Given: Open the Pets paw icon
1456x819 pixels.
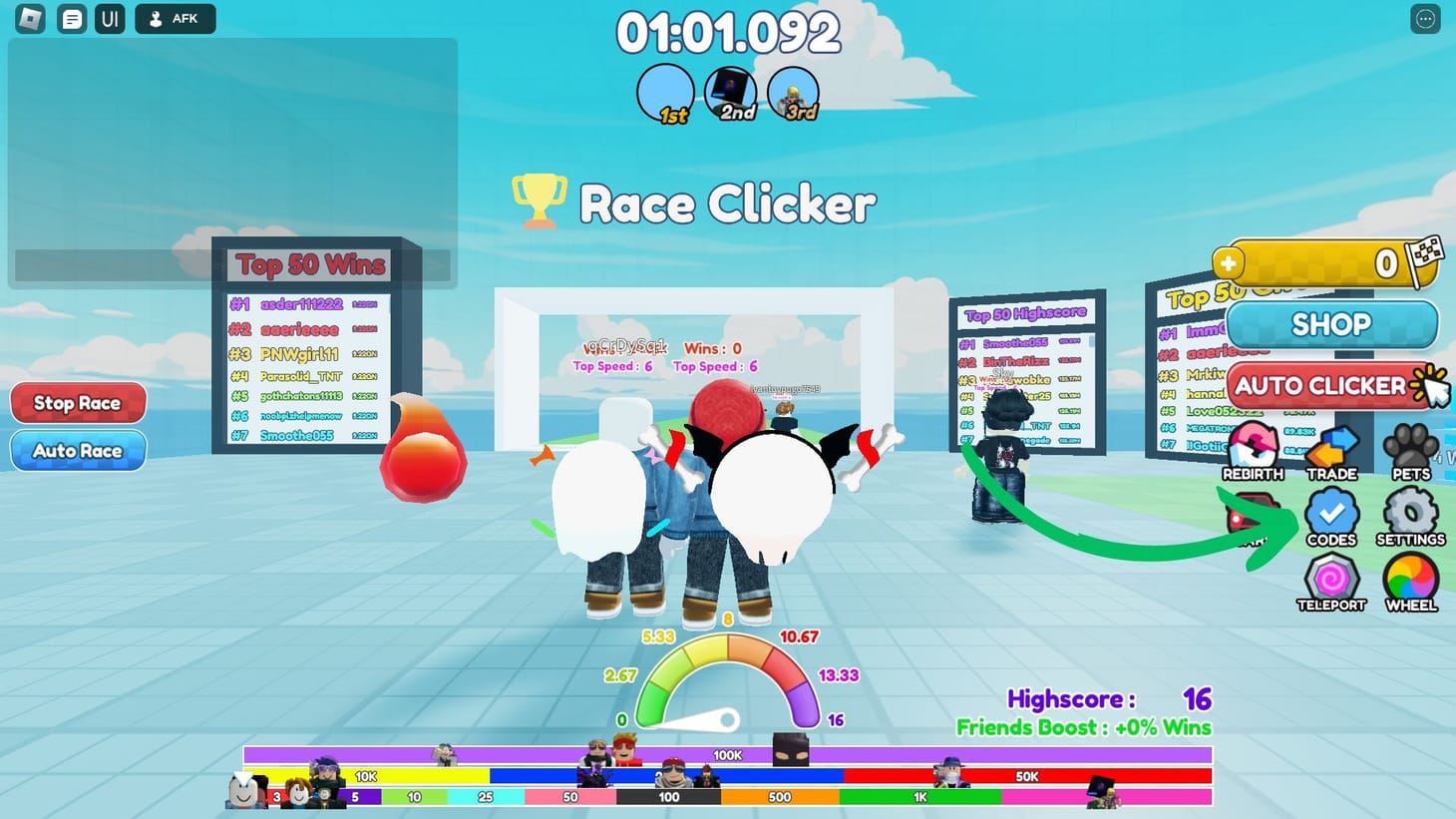Looking at the screenshot, I should pyautogui.click(x=1411, y=449).
